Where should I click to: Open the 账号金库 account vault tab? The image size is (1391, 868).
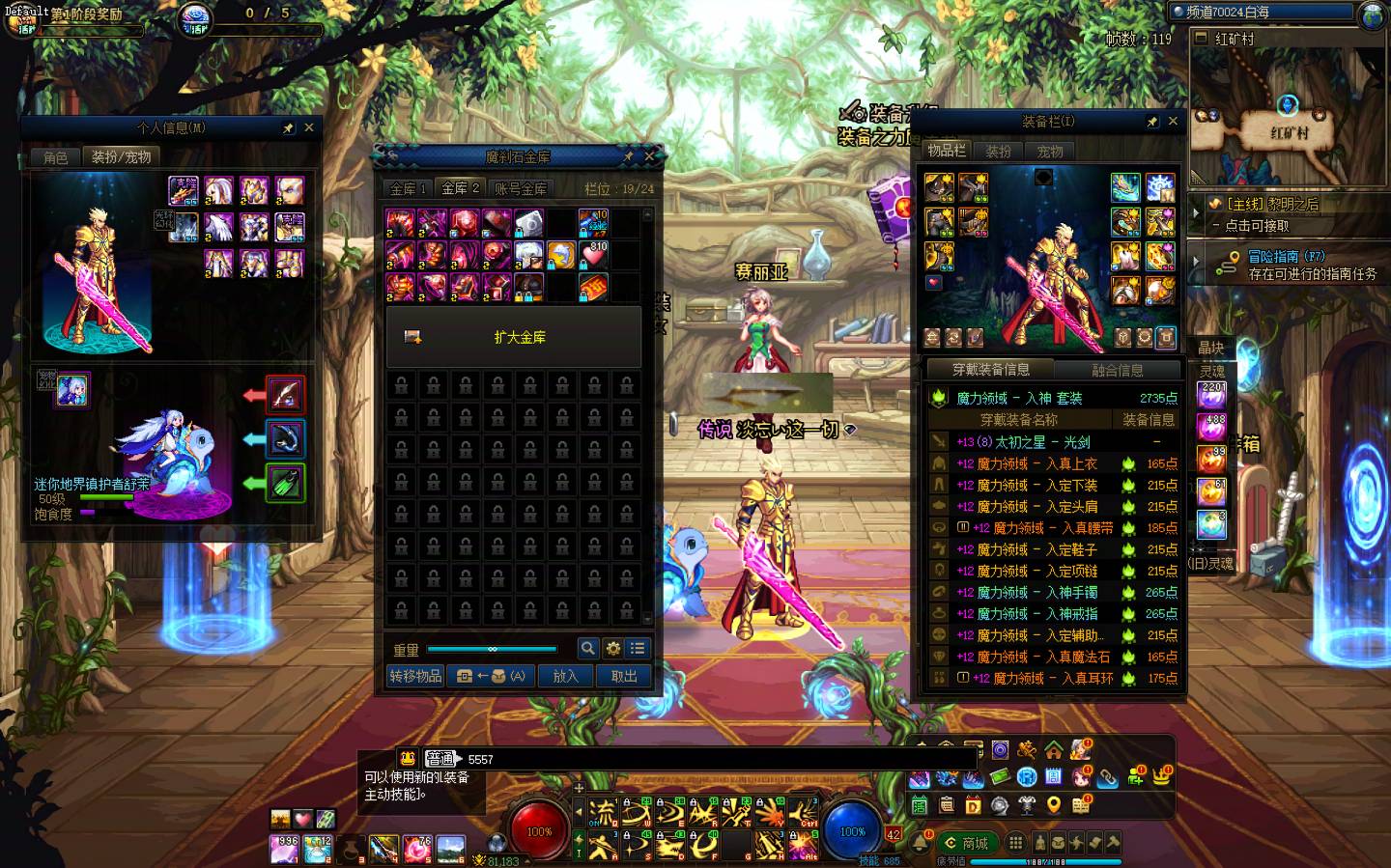[521, 188]
